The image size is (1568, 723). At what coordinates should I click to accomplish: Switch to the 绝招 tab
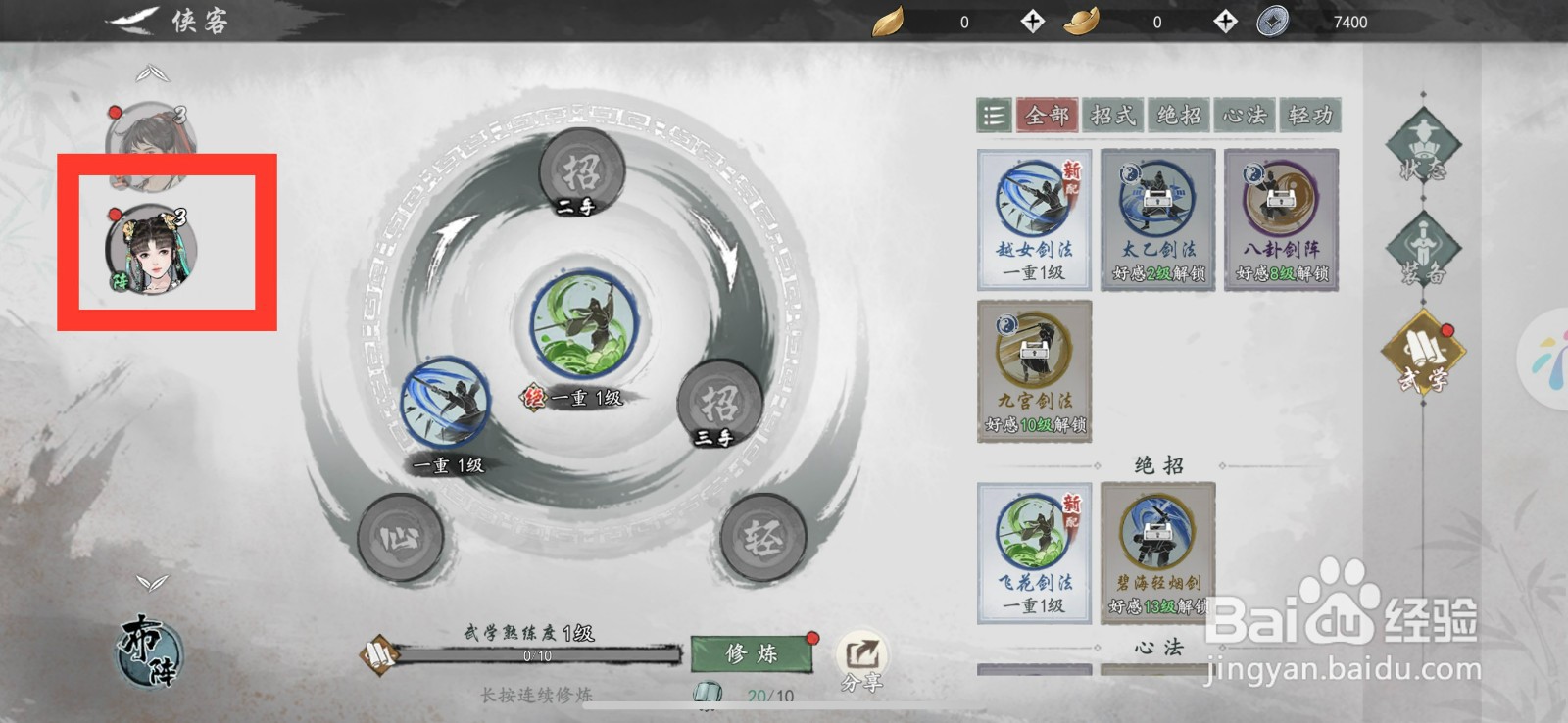[1180, 116]
